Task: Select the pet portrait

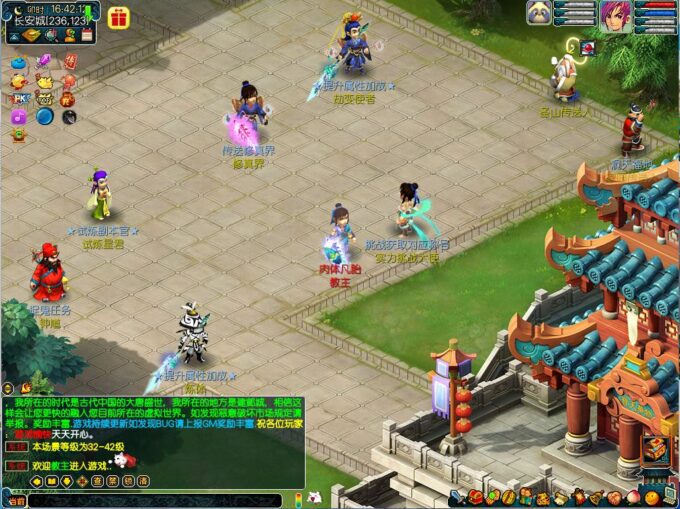Action: pos(540,13)
